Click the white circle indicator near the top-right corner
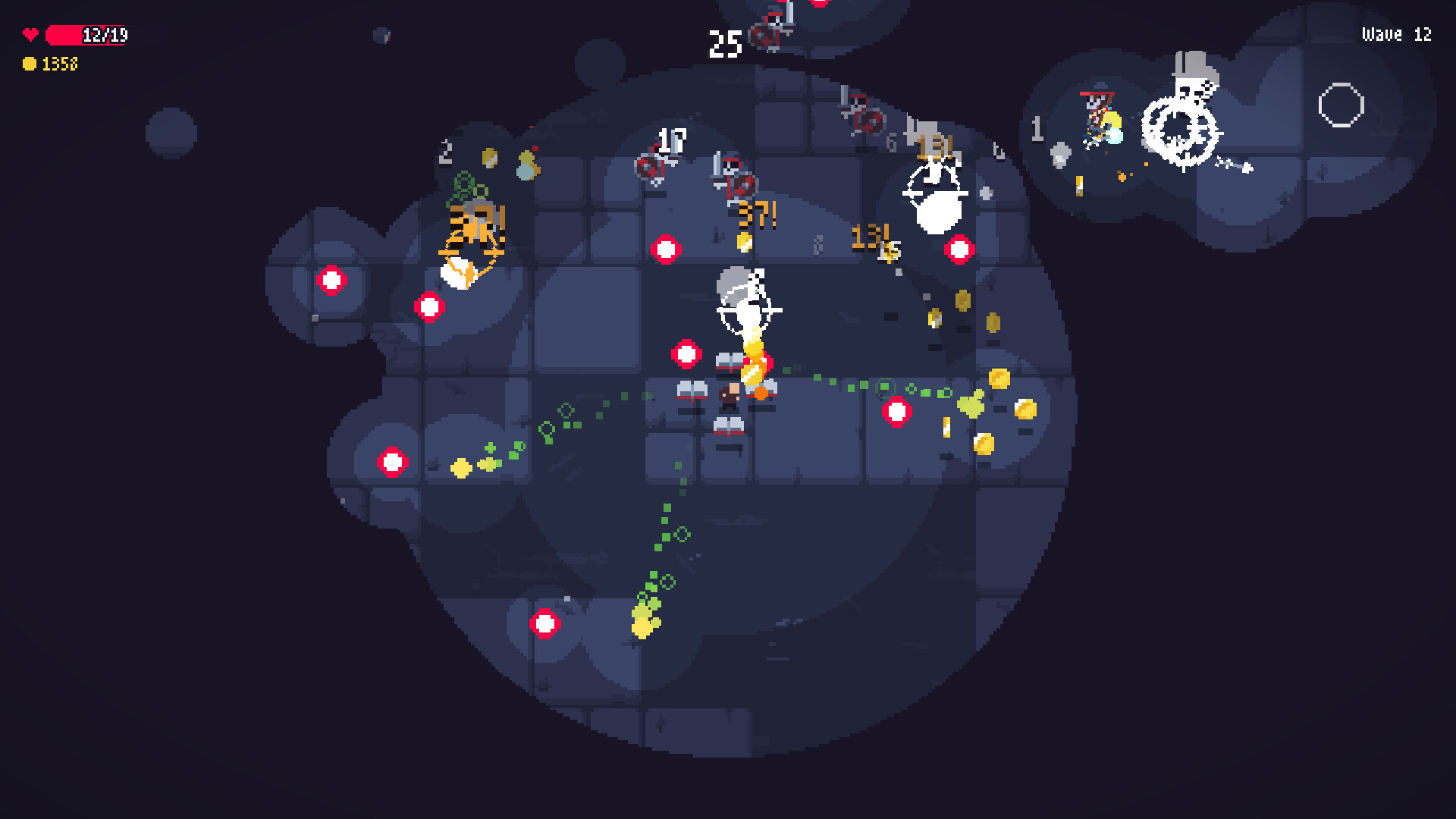Image resolution: width=1456 pixels, height=819 pixels. [1341, 106]
